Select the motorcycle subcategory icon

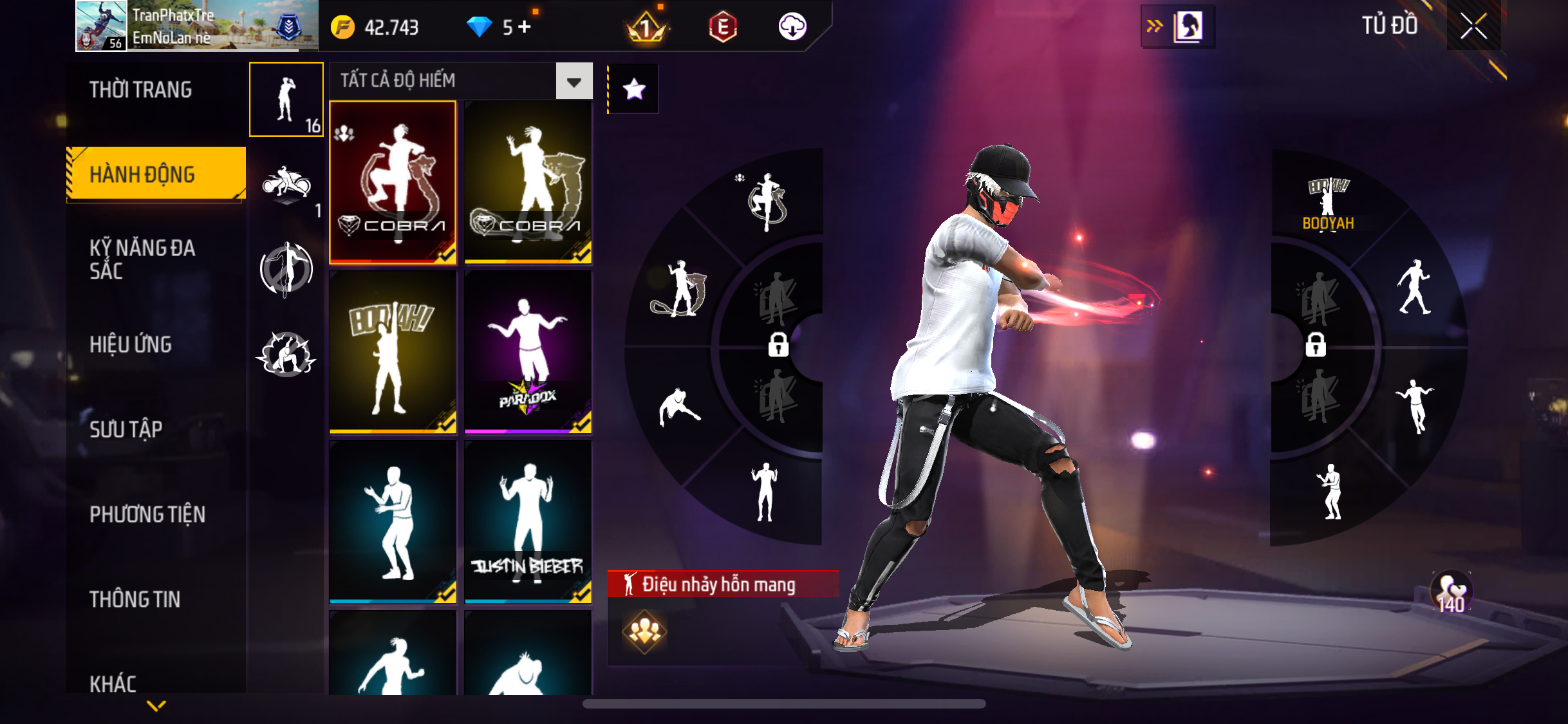click(286, 186)
